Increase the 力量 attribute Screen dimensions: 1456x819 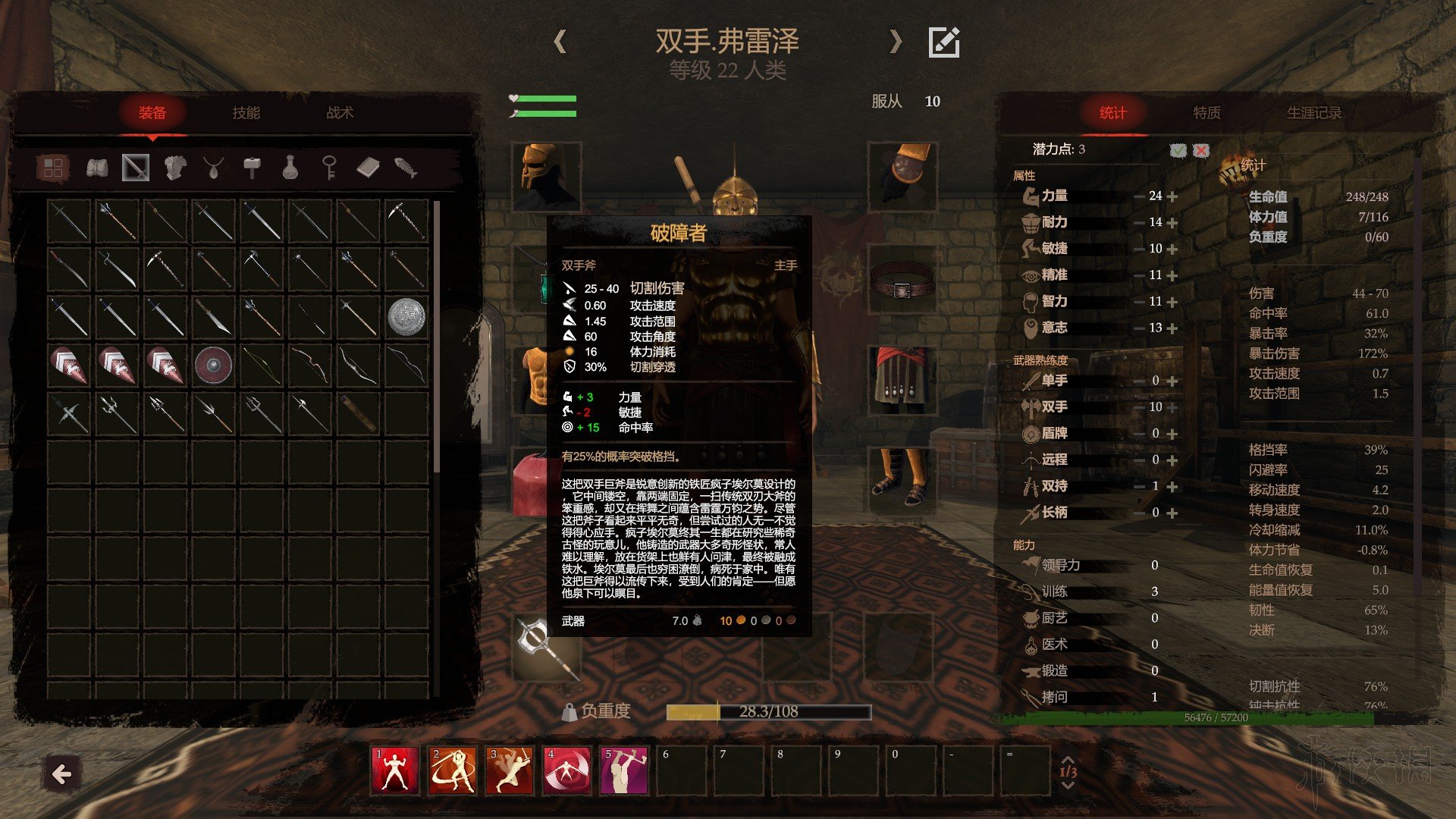click(x=1172, y=196)
